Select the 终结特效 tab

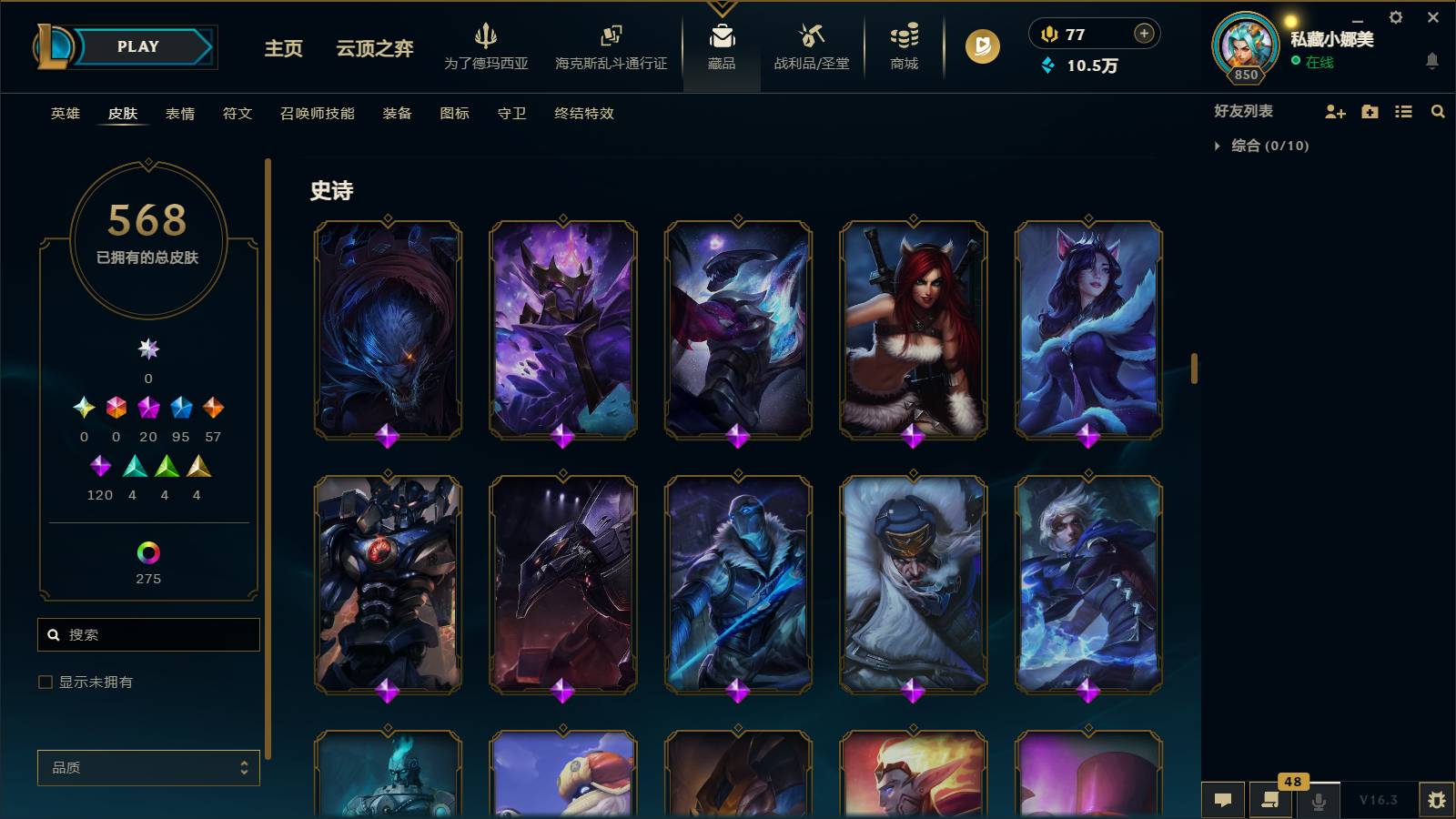(x=583, y=114)
